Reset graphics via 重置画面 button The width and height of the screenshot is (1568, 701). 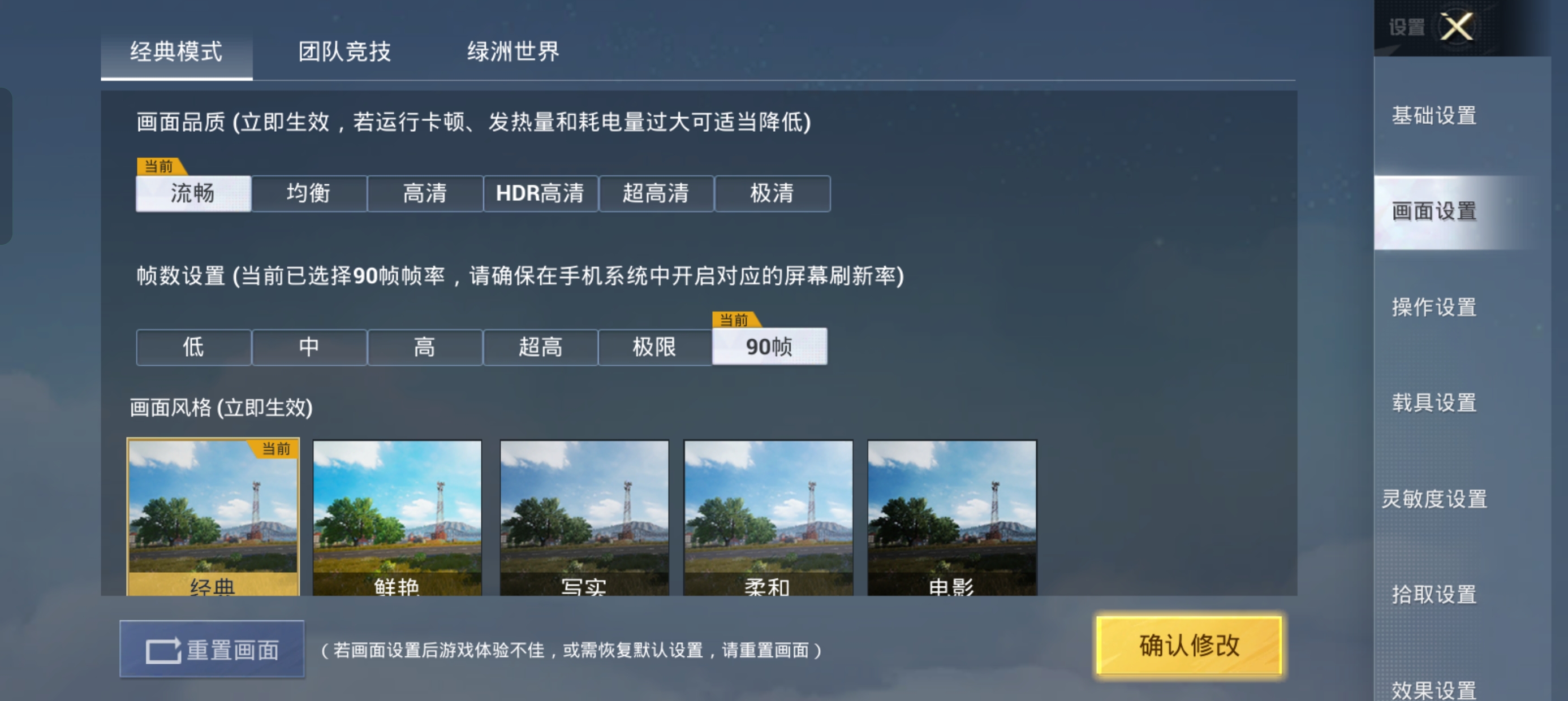click(213, 648)
